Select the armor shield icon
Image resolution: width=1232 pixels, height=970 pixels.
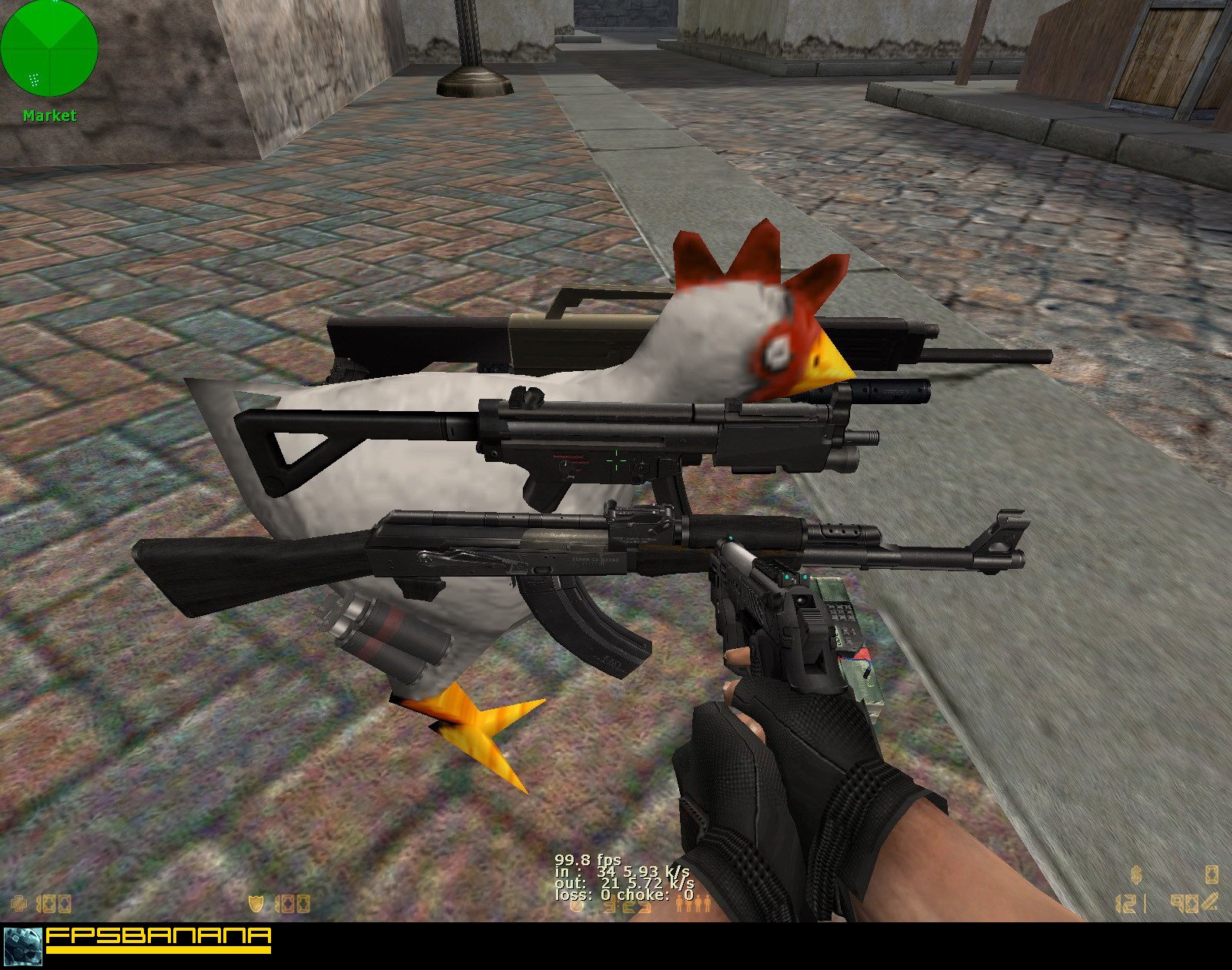tap(256, 902)
